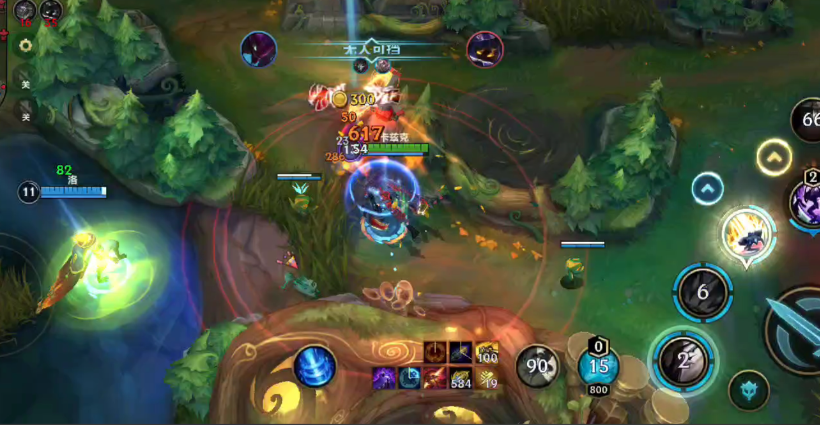Activate the ability on 6-second cooldown

coord(703,292)
